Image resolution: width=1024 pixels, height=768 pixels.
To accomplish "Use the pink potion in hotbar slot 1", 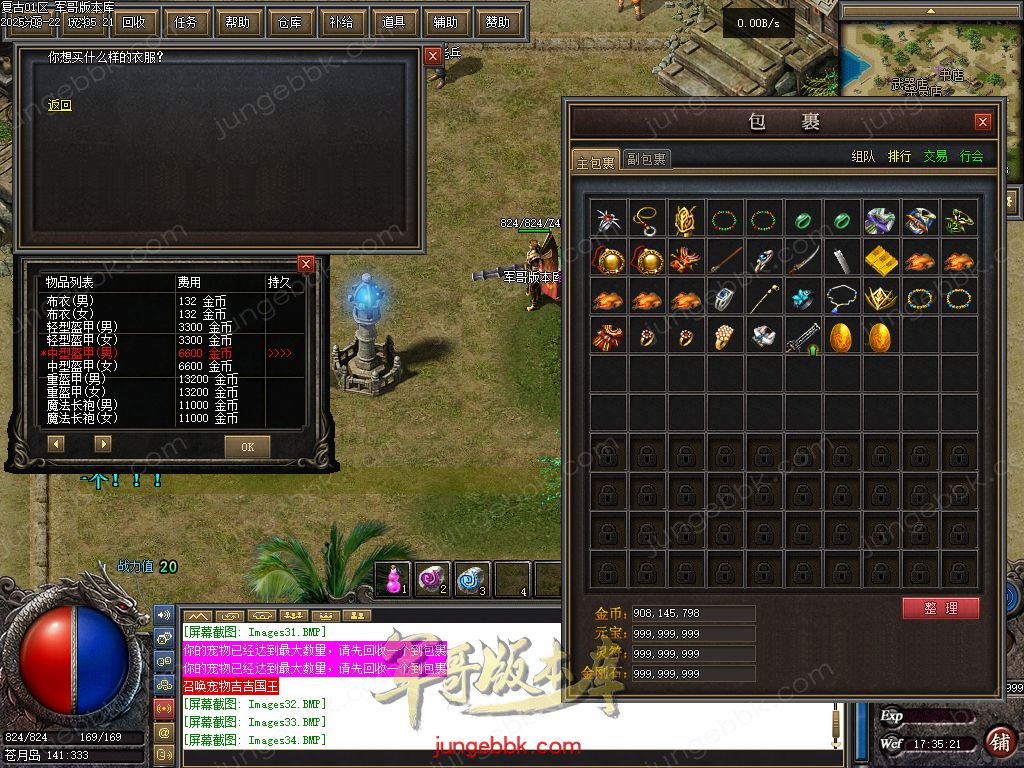I will pyautogui.click(x=394, y=579).
